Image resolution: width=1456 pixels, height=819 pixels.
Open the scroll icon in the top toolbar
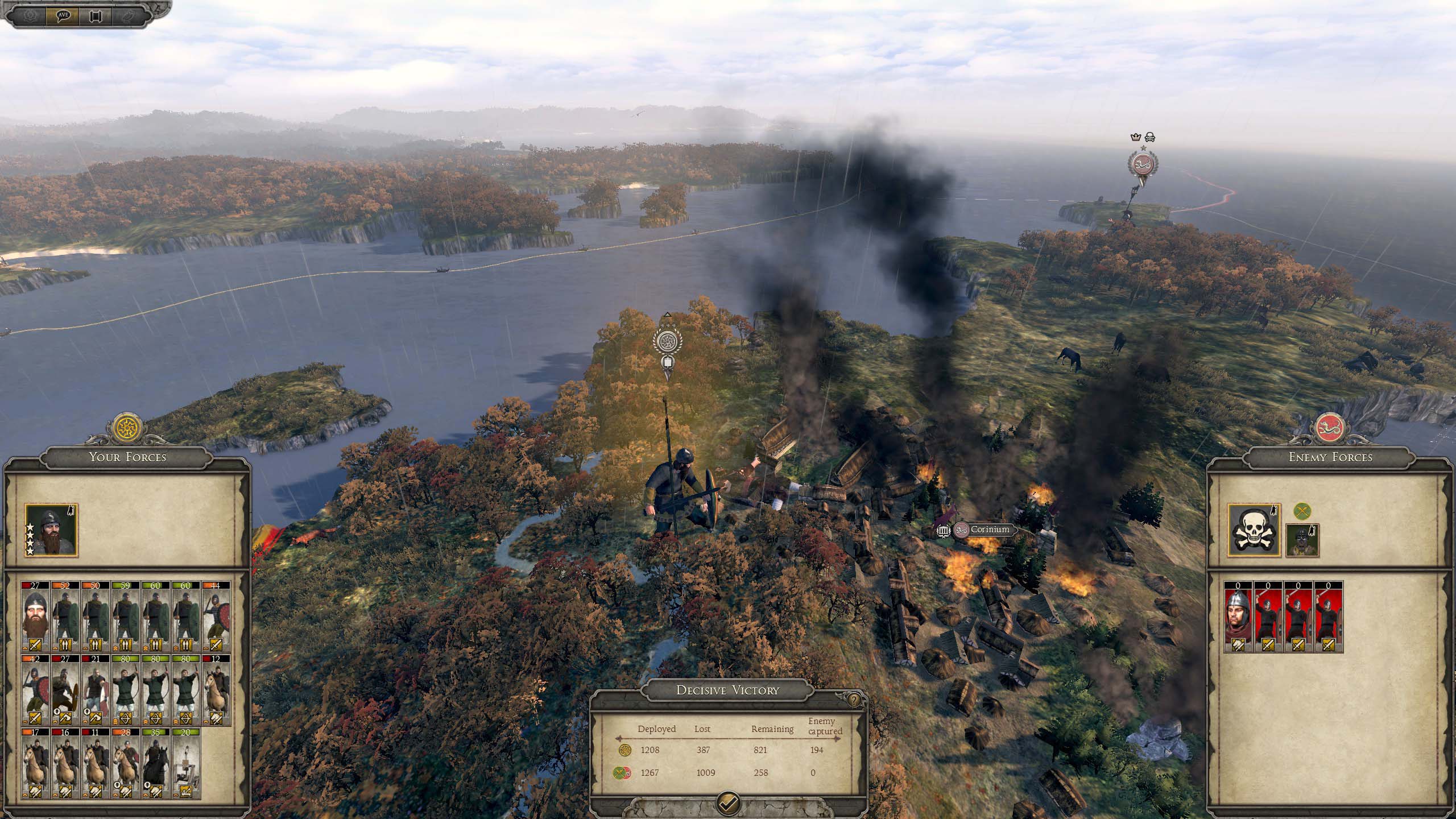[x=96, y=15]
